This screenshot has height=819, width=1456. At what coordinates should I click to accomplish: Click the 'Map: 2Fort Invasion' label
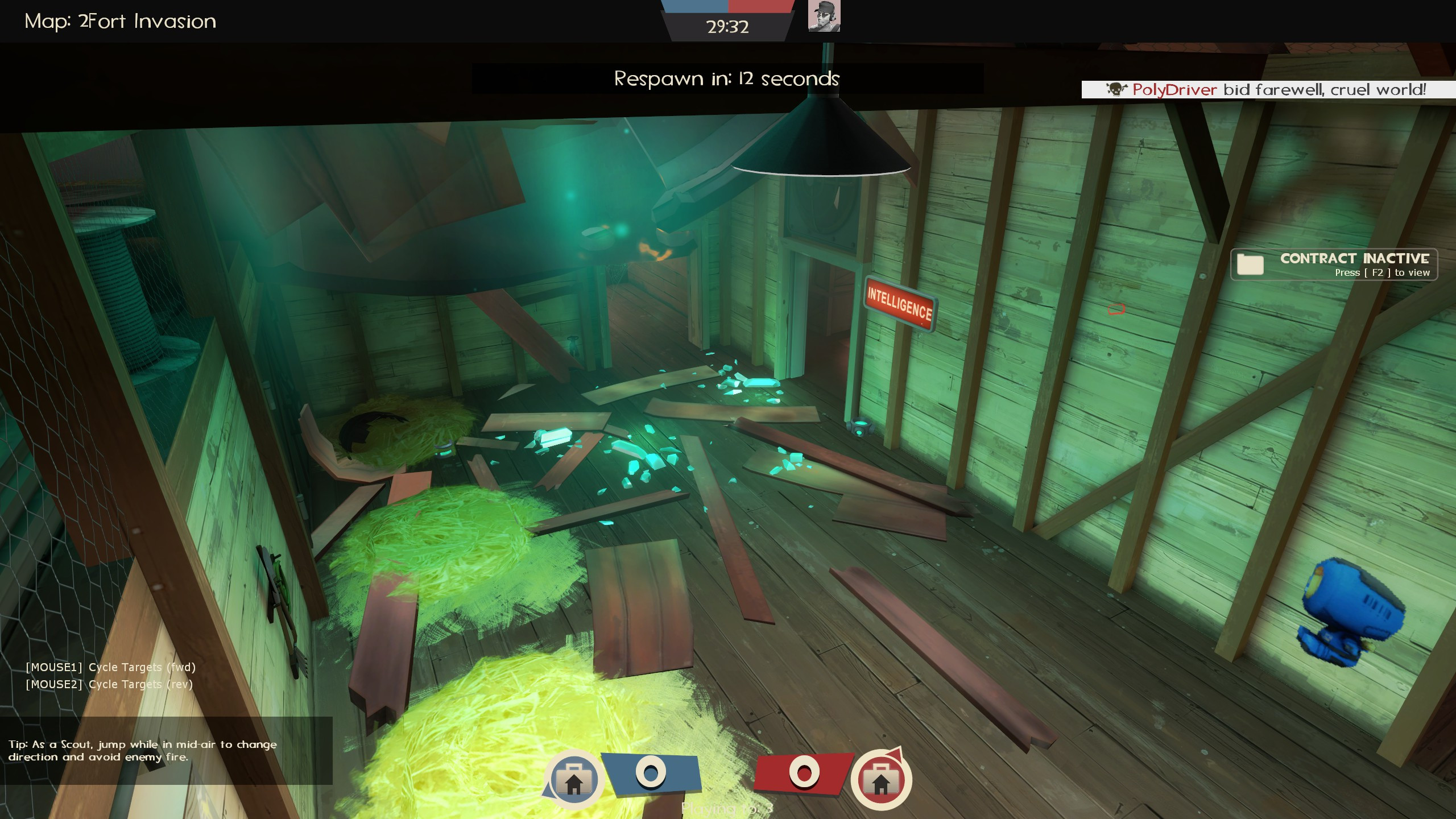point(120,21)
